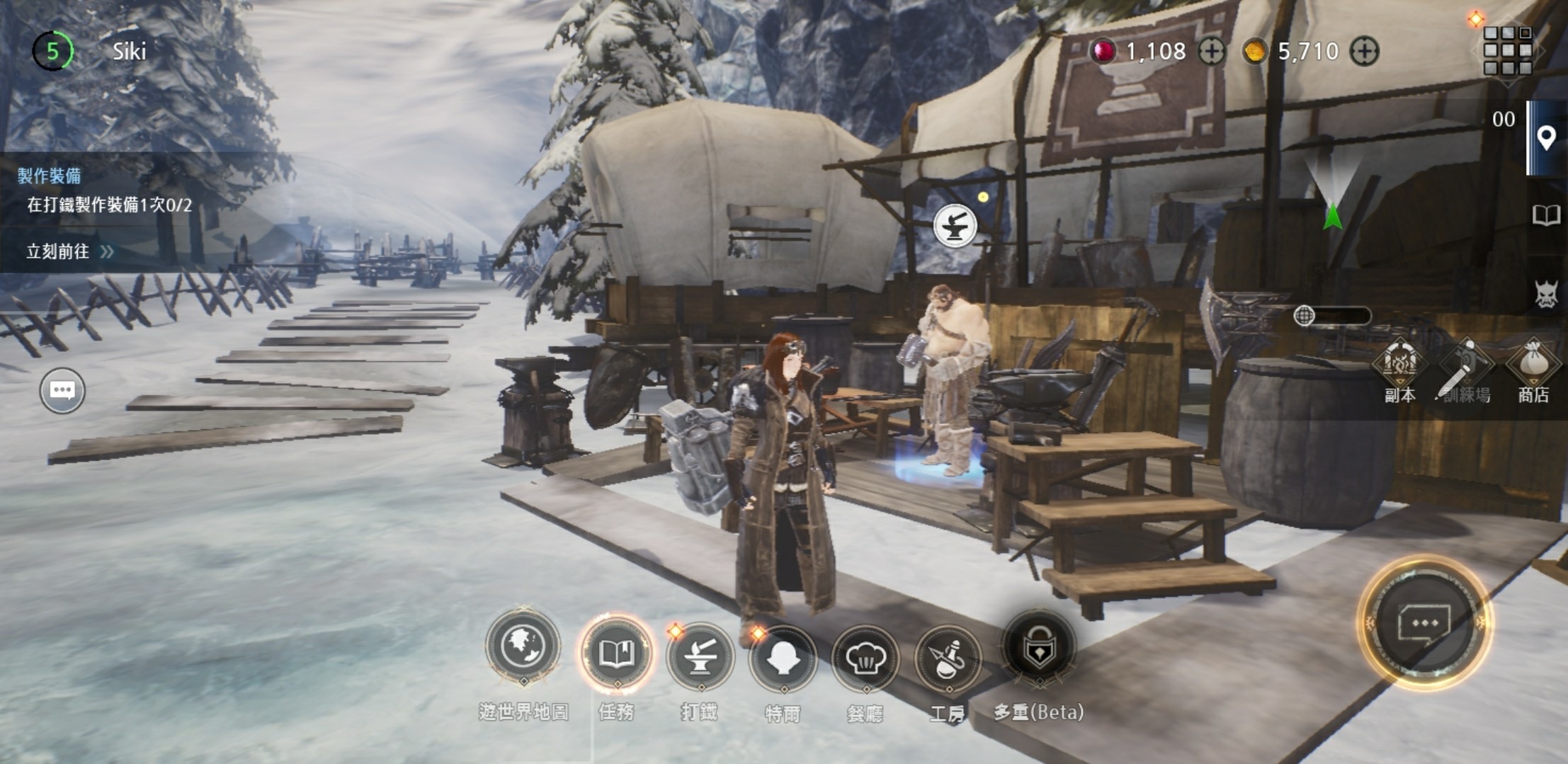
Task: Add red gems with the plus button
Action: click(x=1212, y=52)
